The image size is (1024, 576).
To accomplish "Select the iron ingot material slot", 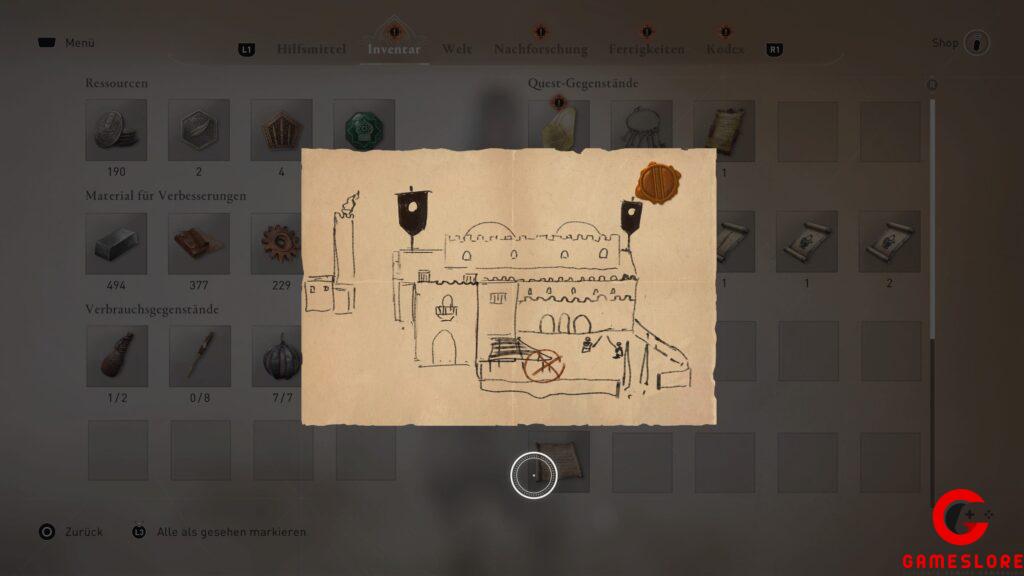I will [116, 243].
